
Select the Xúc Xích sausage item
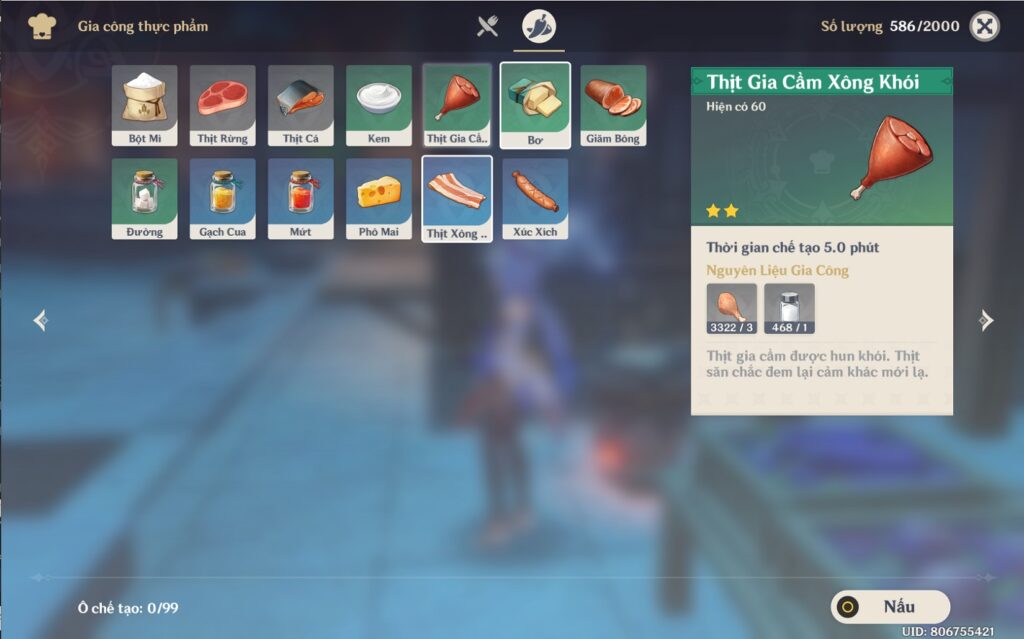pyautogui.click(x=535, y=199)
